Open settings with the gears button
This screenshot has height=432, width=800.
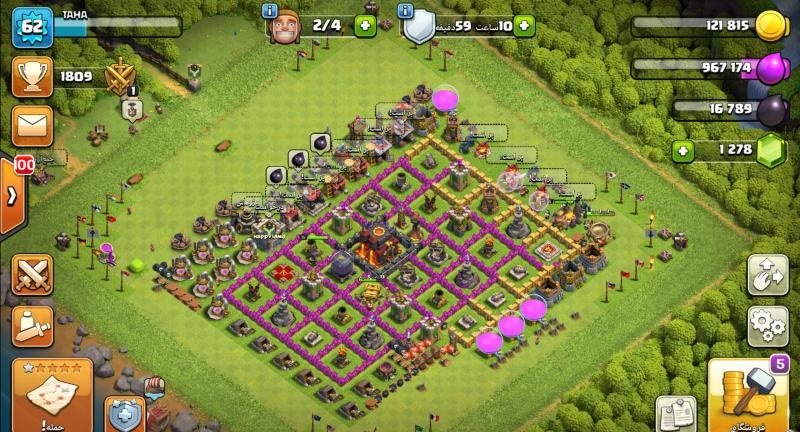click(x=767, y=325)
